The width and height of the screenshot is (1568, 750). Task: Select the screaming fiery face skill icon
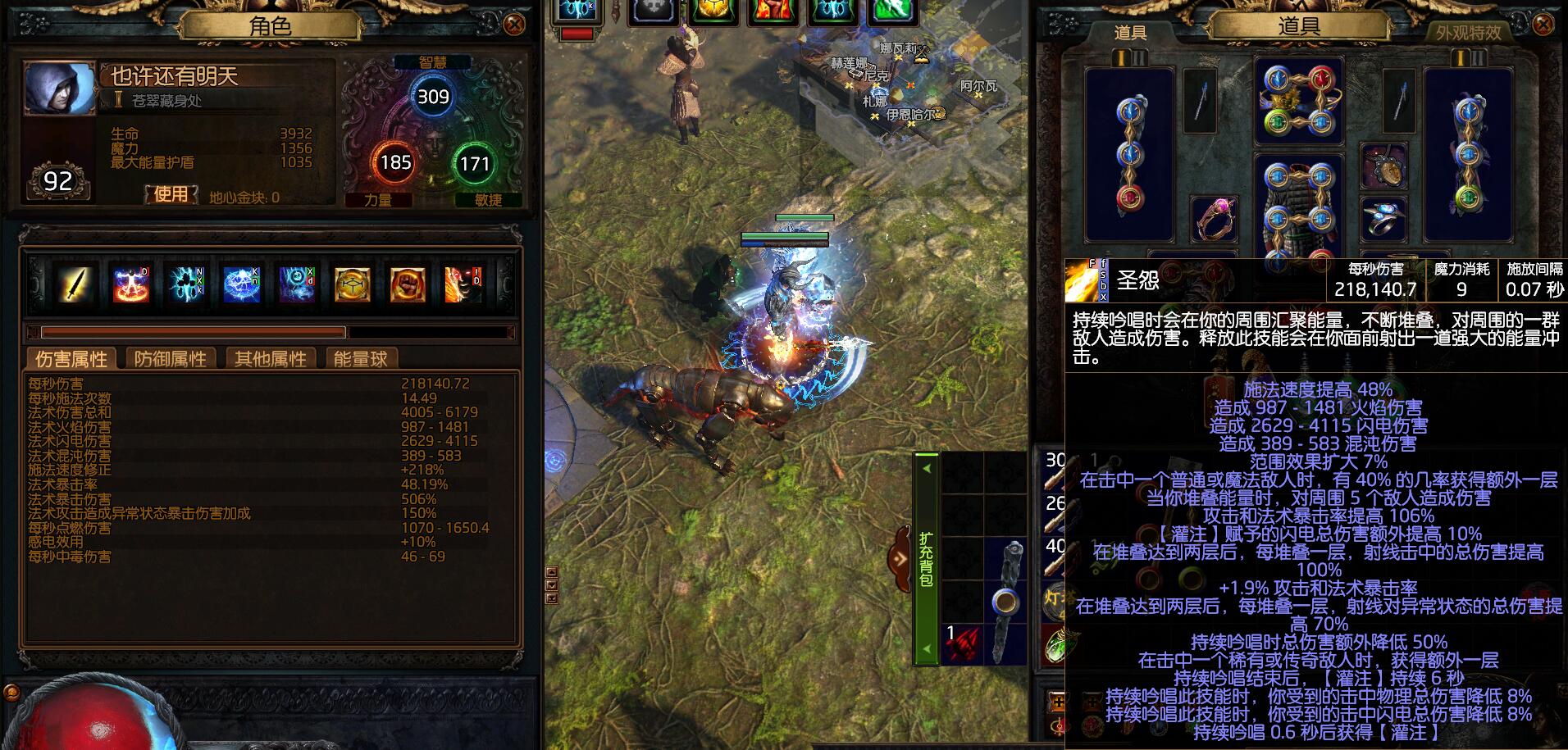click(x=463, y=284)
